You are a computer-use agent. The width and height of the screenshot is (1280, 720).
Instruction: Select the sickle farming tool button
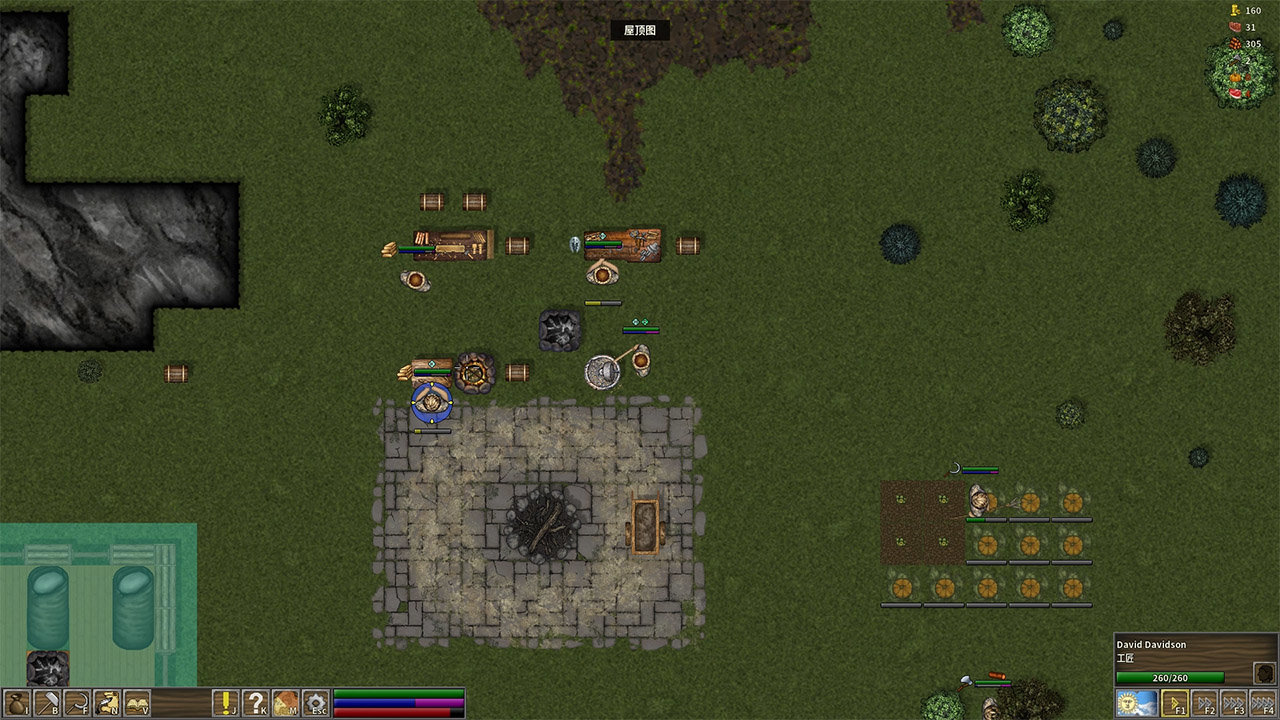tap(76, 703)
